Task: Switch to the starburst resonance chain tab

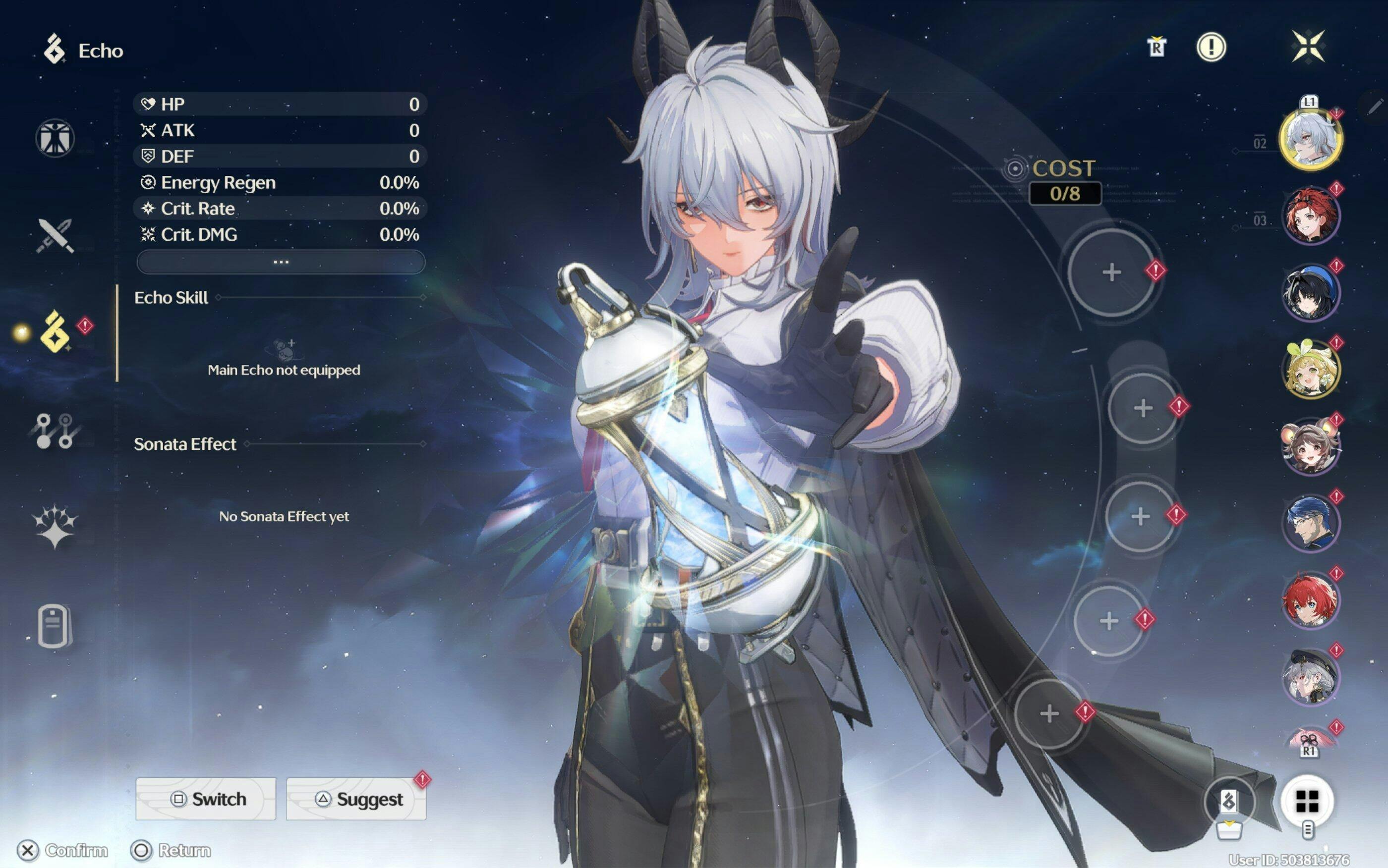Action: point(55,526)
